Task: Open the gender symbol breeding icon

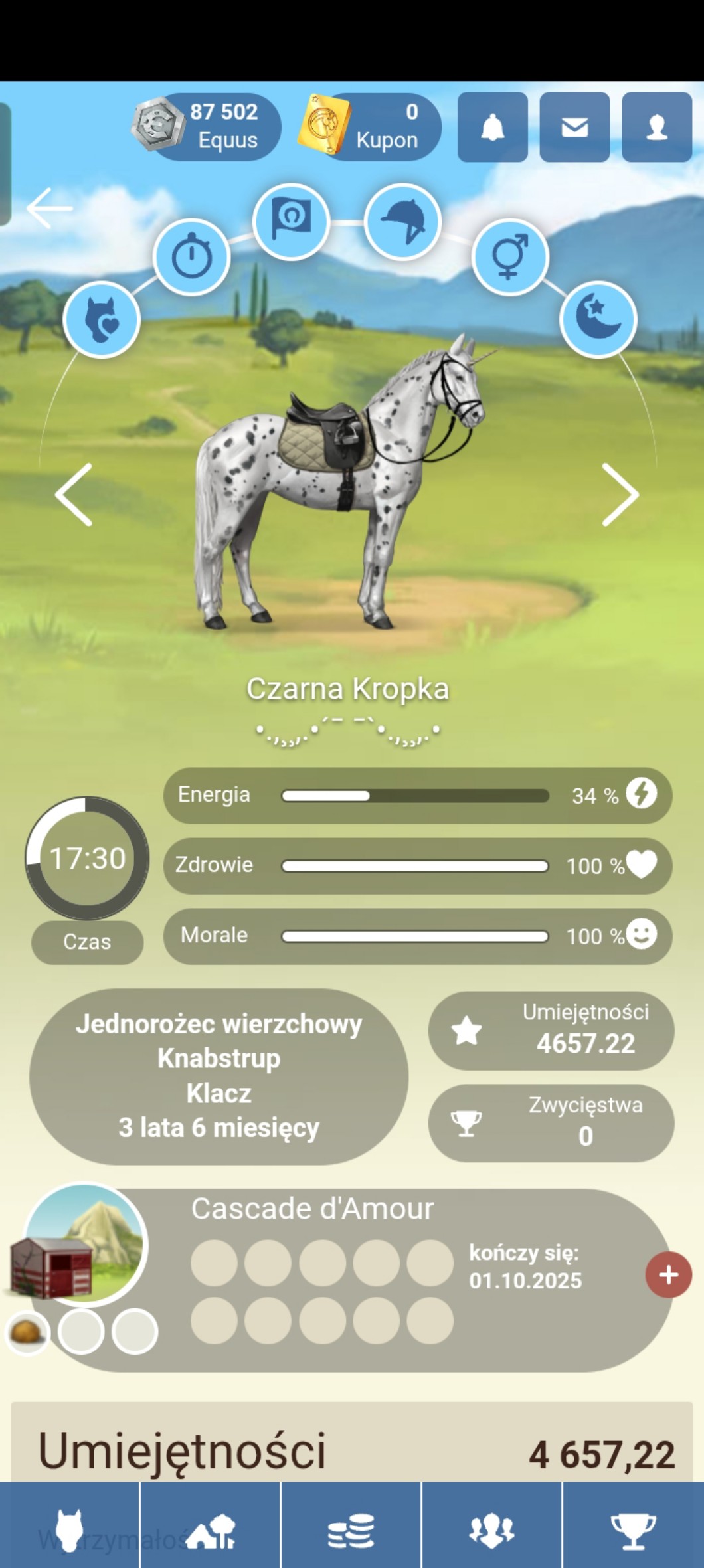Action: click(x=509, y=256)
